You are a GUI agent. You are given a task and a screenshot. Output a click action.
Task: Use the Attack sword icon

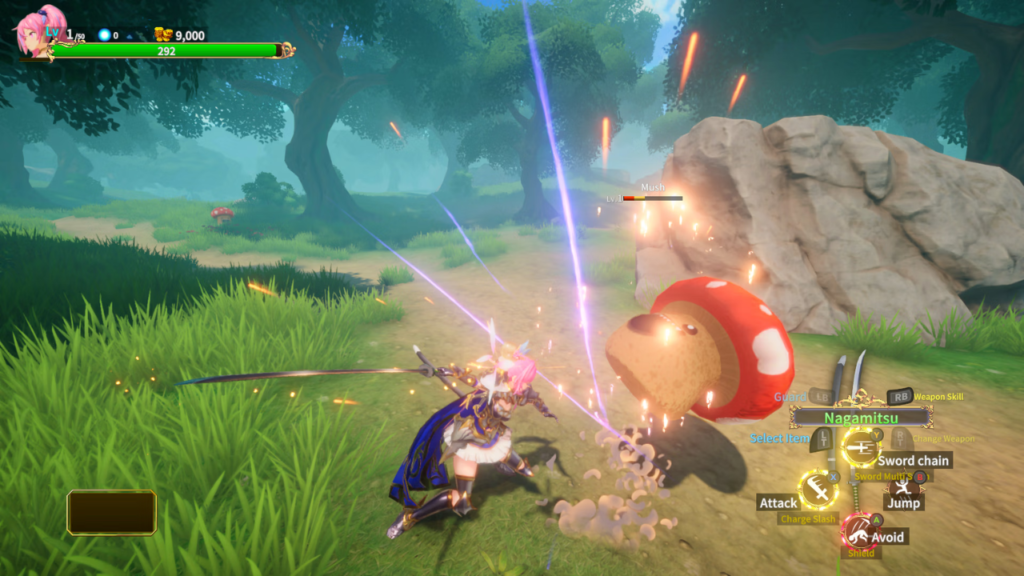tap(818, 490)
